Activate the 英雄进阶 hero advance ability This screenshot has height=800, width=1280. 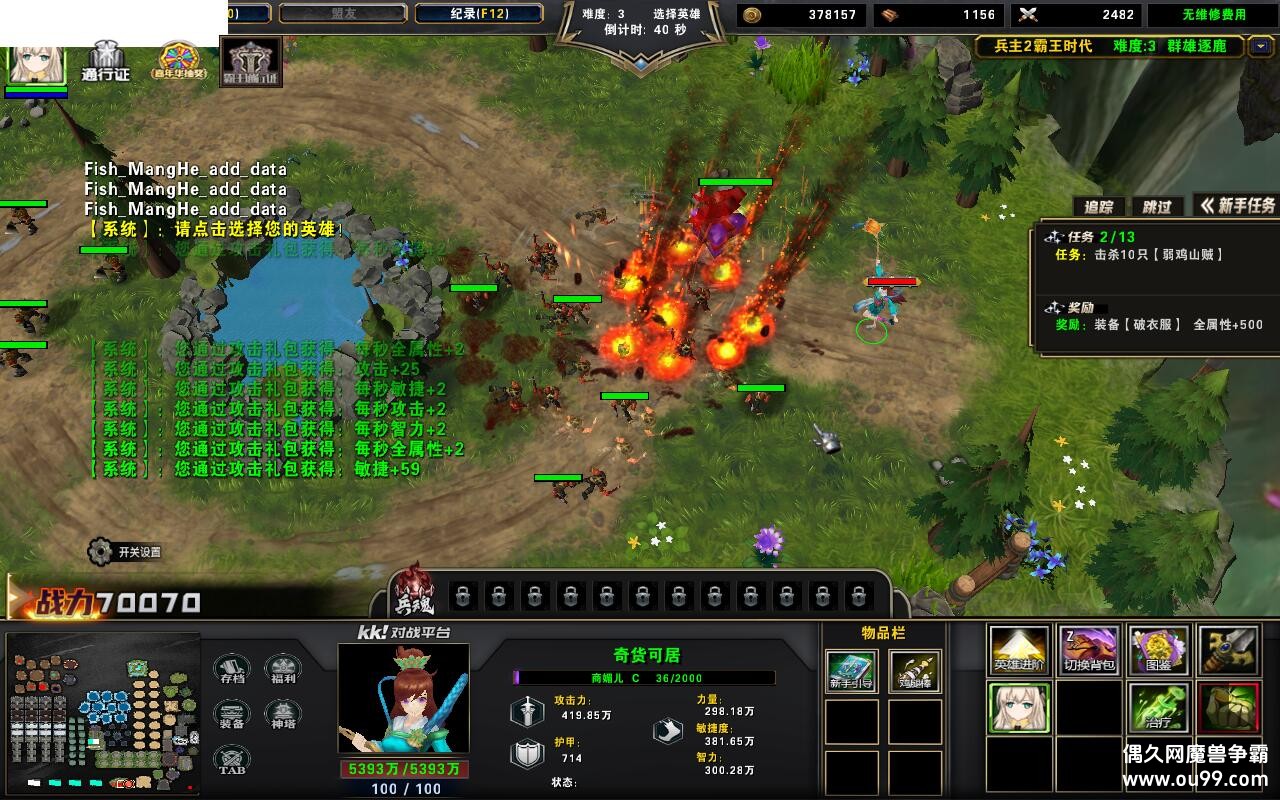pyautogui.click(x=1020, y=651)
